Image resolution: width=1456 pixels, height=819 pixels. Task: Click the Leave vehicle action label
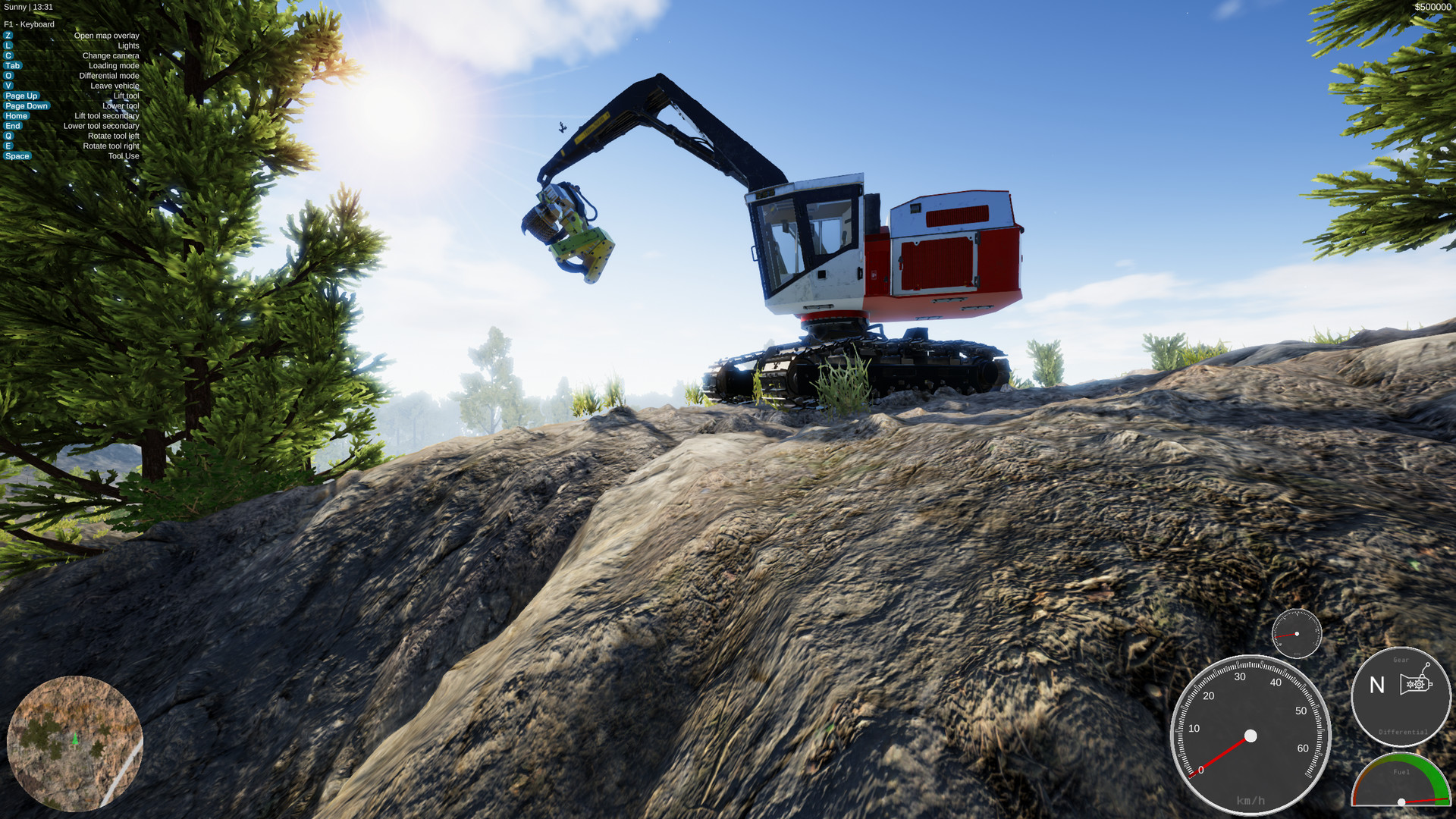pos(115,86)
